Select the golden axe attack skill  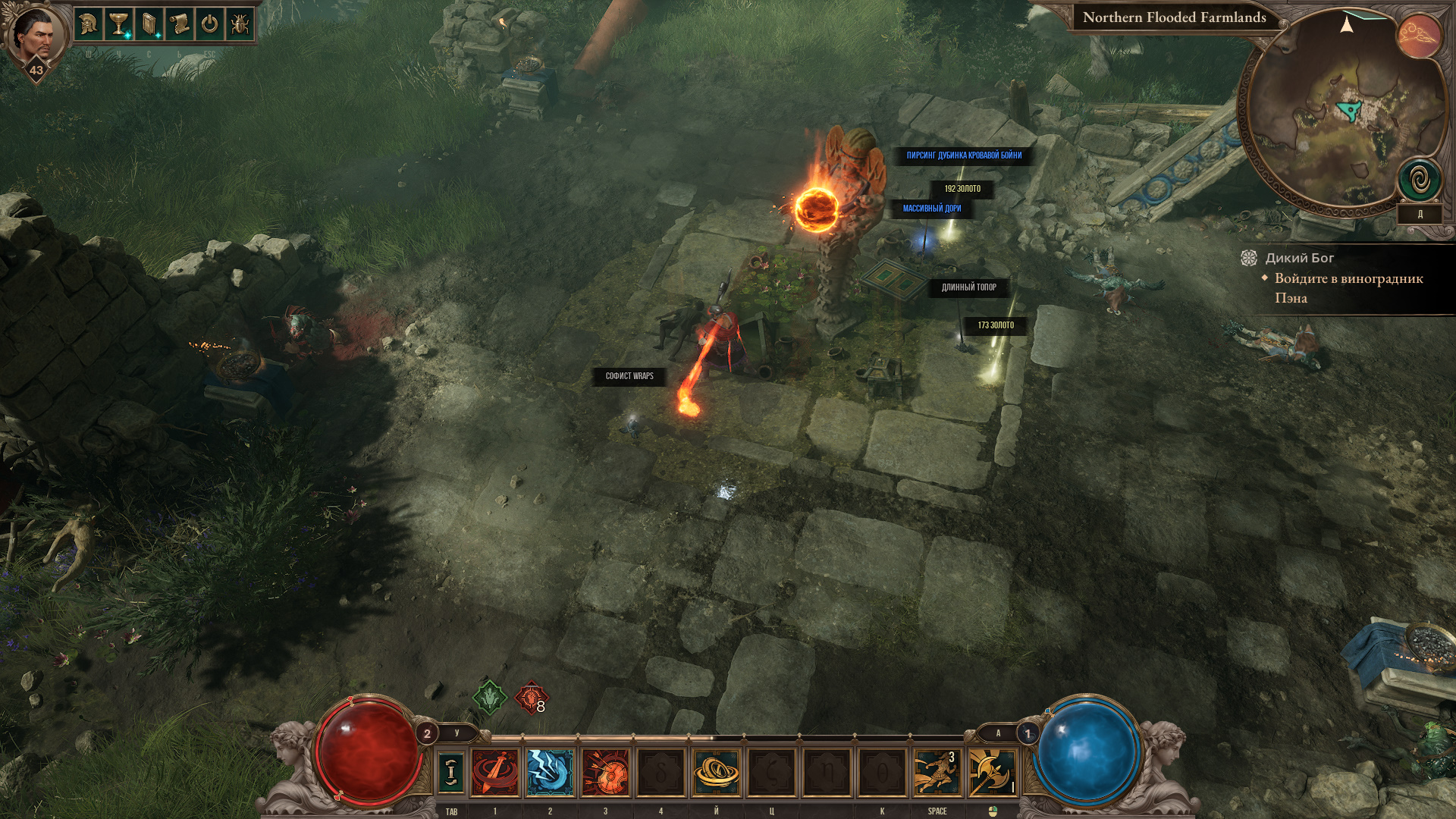(x=992, y=772)
